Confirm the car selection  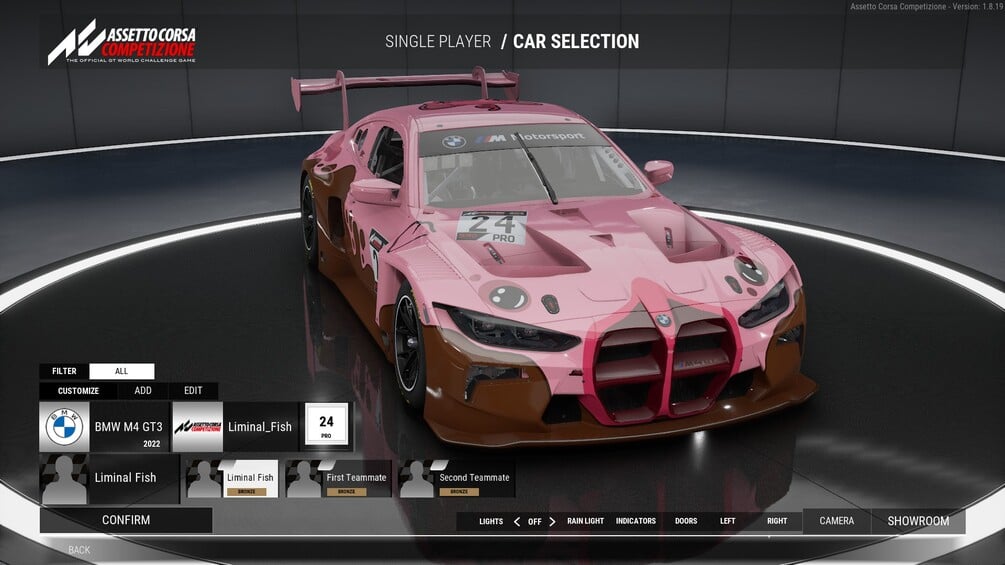click(126, 520)
